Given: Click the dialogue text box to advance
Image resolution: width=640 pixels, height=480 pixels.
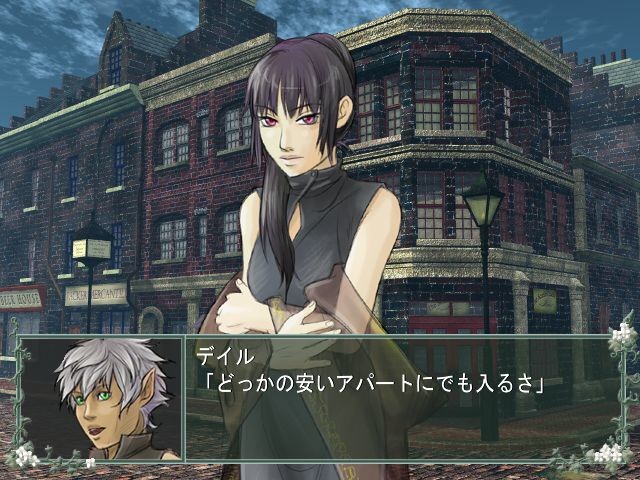Looking at the screenshot, I should click(x=400, y=398).
